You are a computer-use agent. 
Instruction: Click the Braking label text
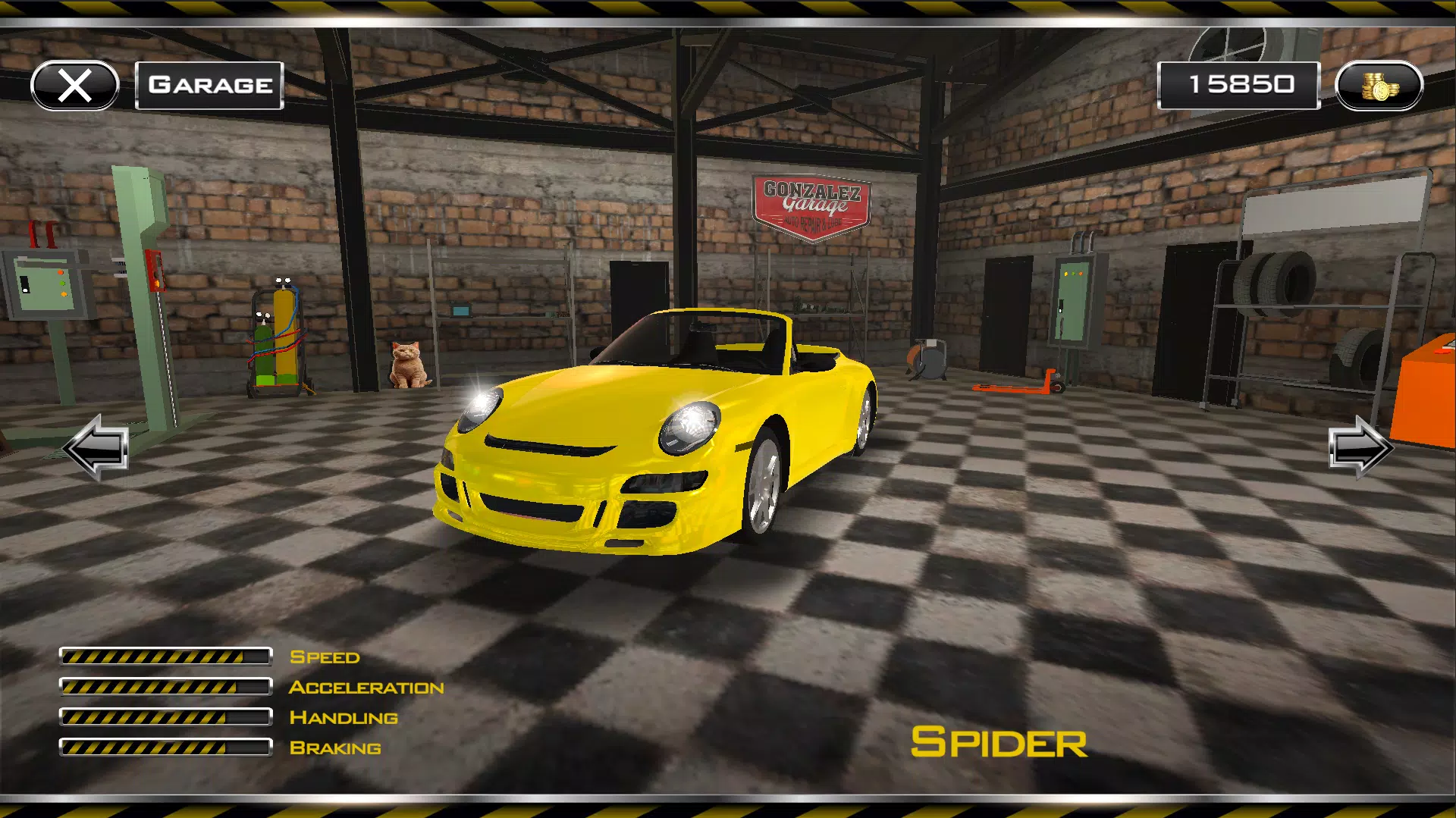point(336,748)
